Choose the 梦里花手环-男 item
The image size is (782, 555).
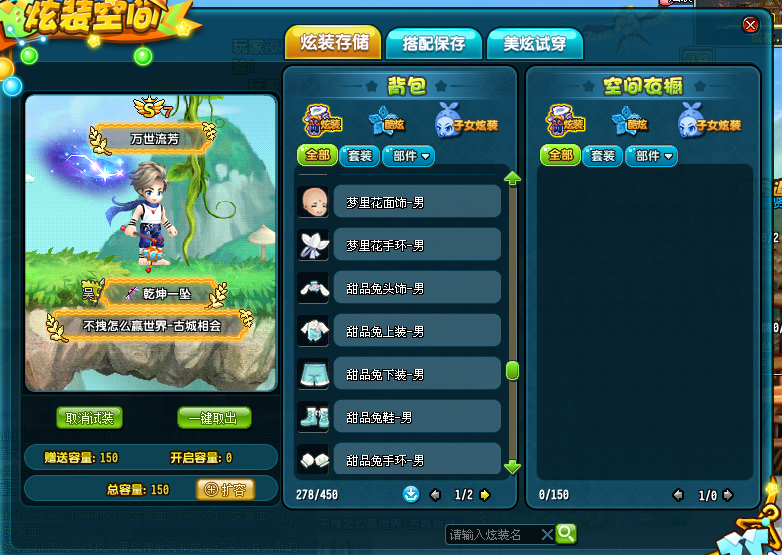pyautogui.click(x=416, y=245)
